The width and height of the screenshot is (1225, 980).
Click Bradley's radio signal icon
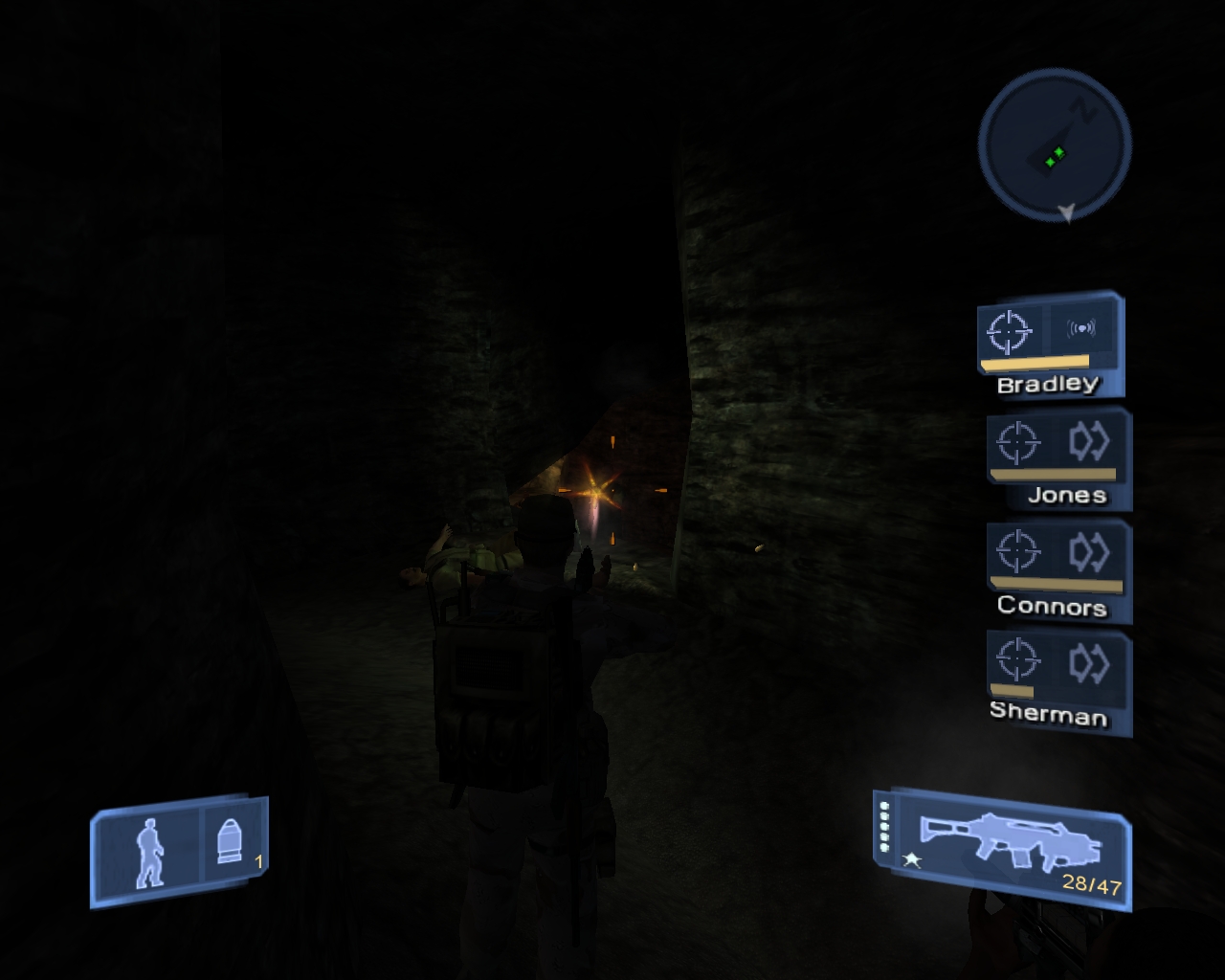click(x=1081, y=329)
